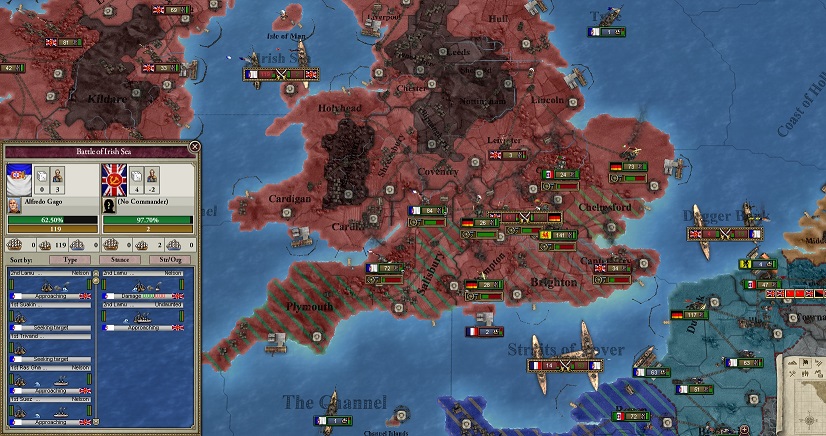Sort battle ships by Str/Org
Viewport: 826px width, 436px height.
tap(170, 259)
